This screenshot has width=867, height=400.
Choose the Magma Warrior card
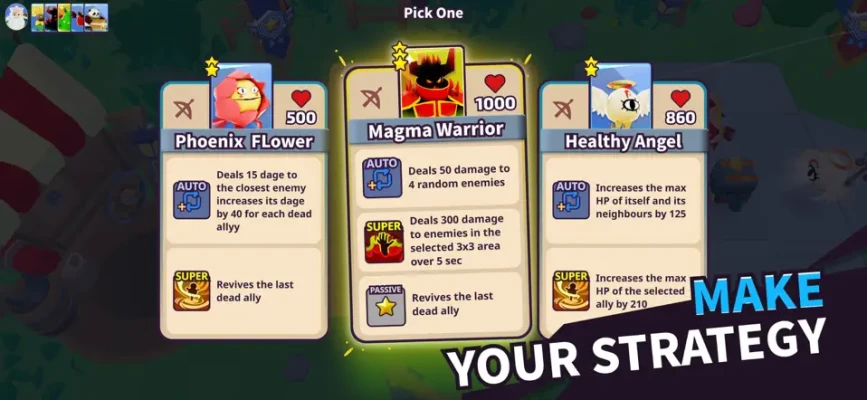click(x=435, y=200)
